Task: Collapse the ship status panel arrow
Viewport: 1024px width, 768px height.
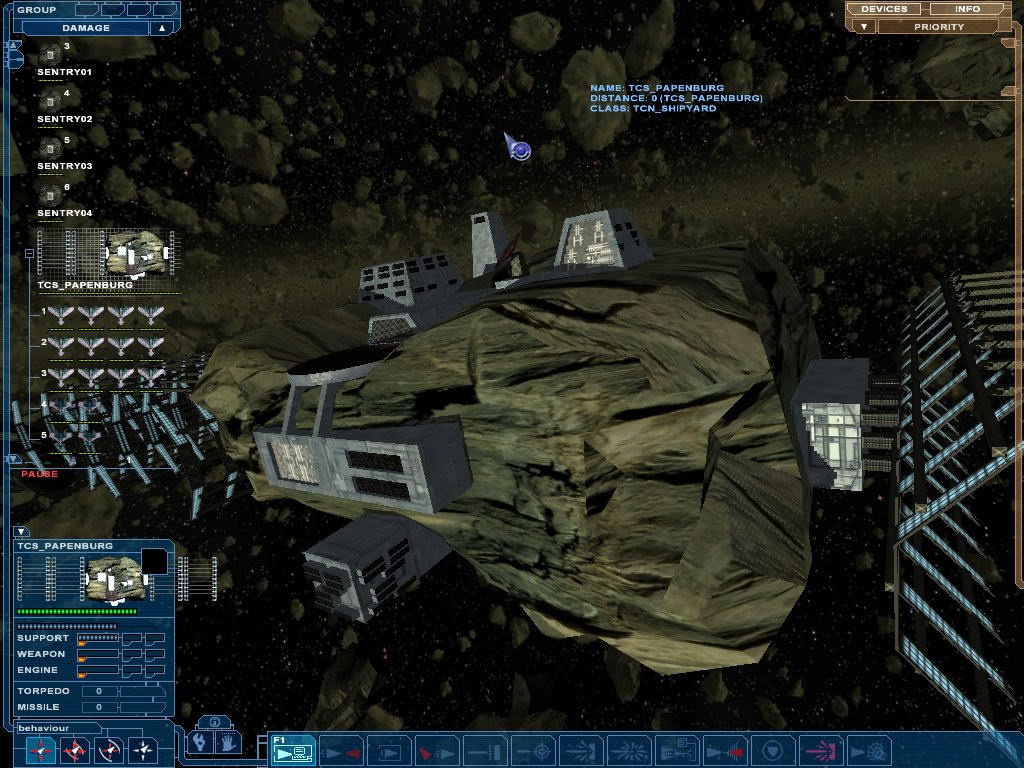Action: [x=22, y=532]
